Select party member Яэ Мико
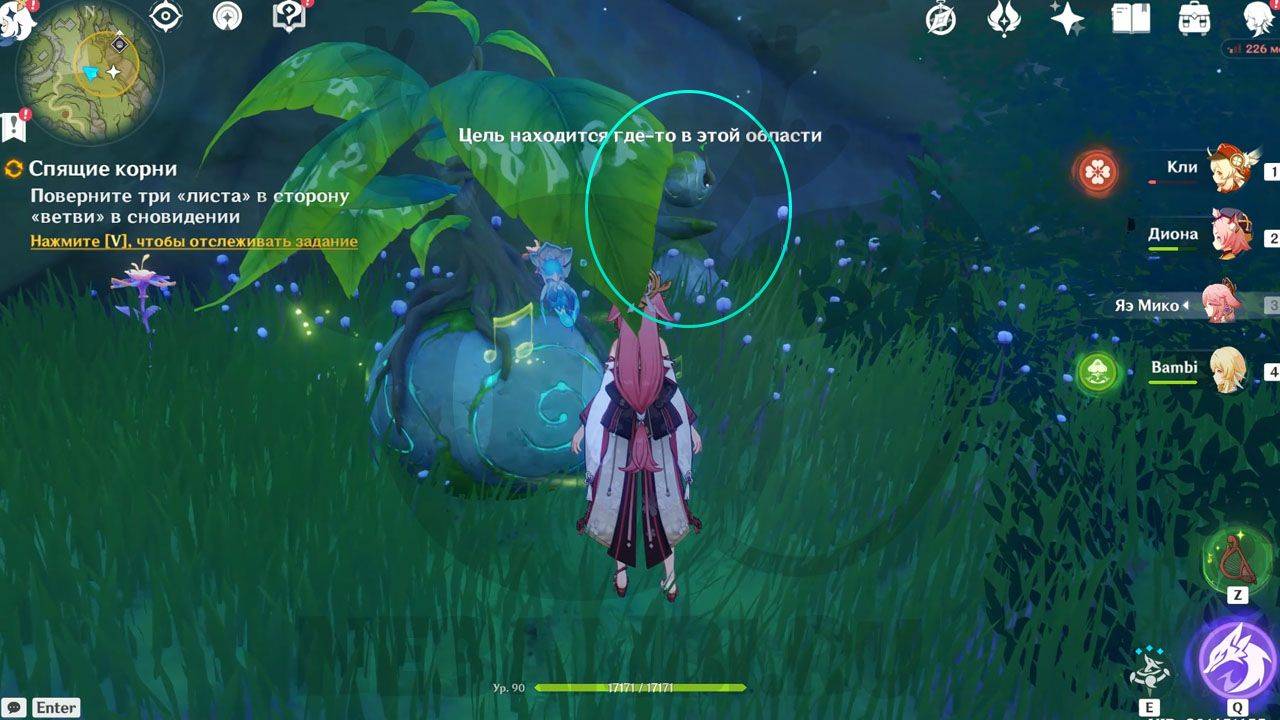Viewport: 1280px width, 720px height. point(1222,303)
